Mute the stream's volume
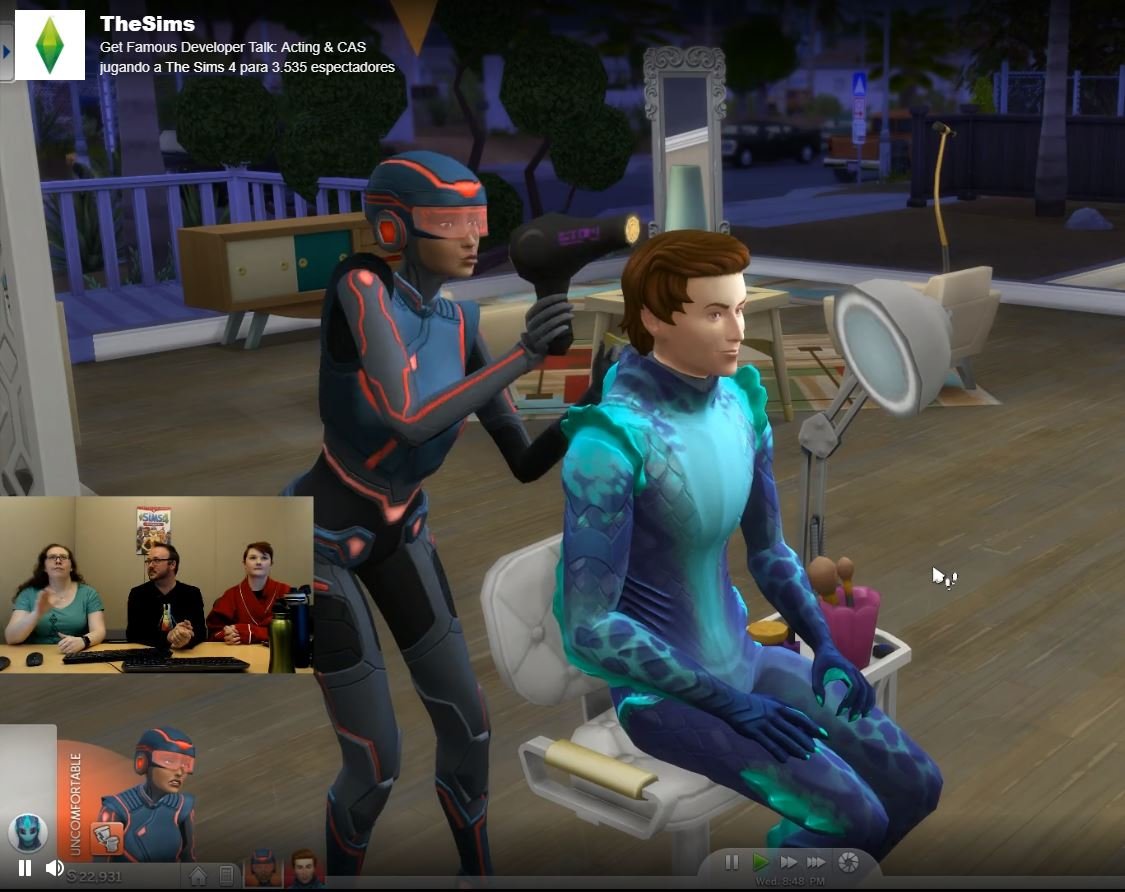Screen dimensions: 1125x892 click(55, 868)
